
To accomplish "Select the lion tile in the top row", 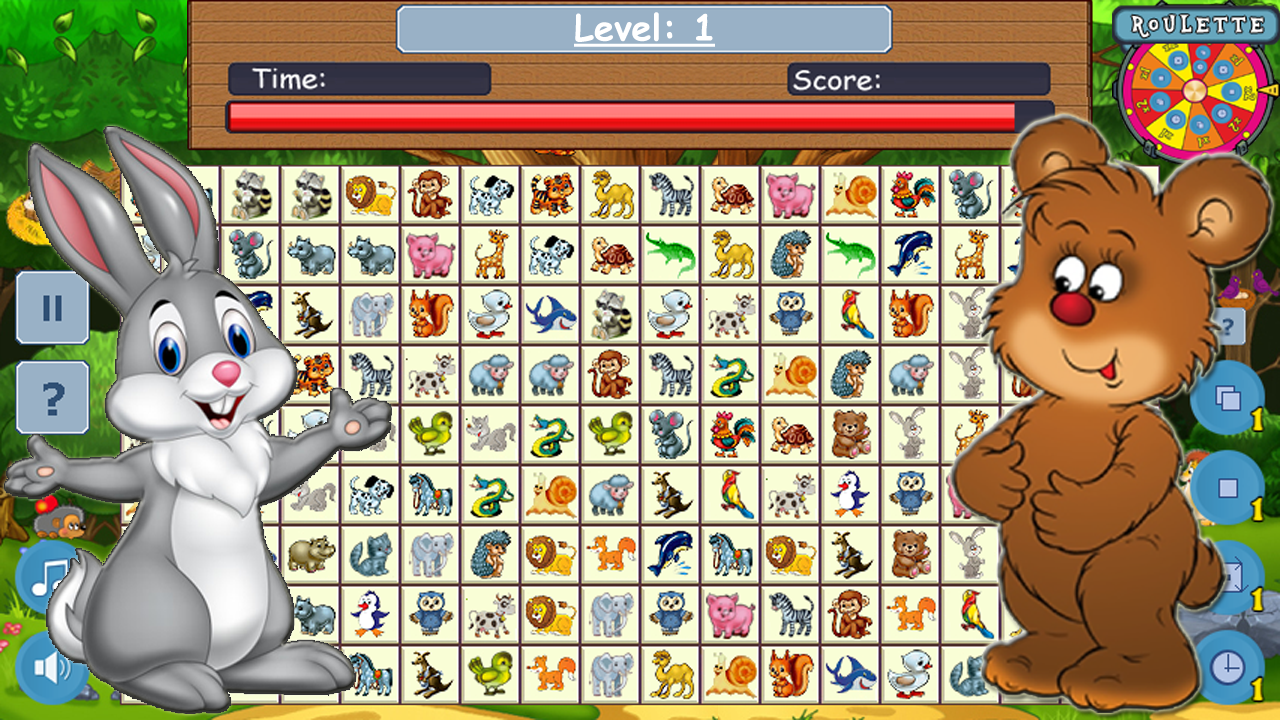I will pos(368,196).
